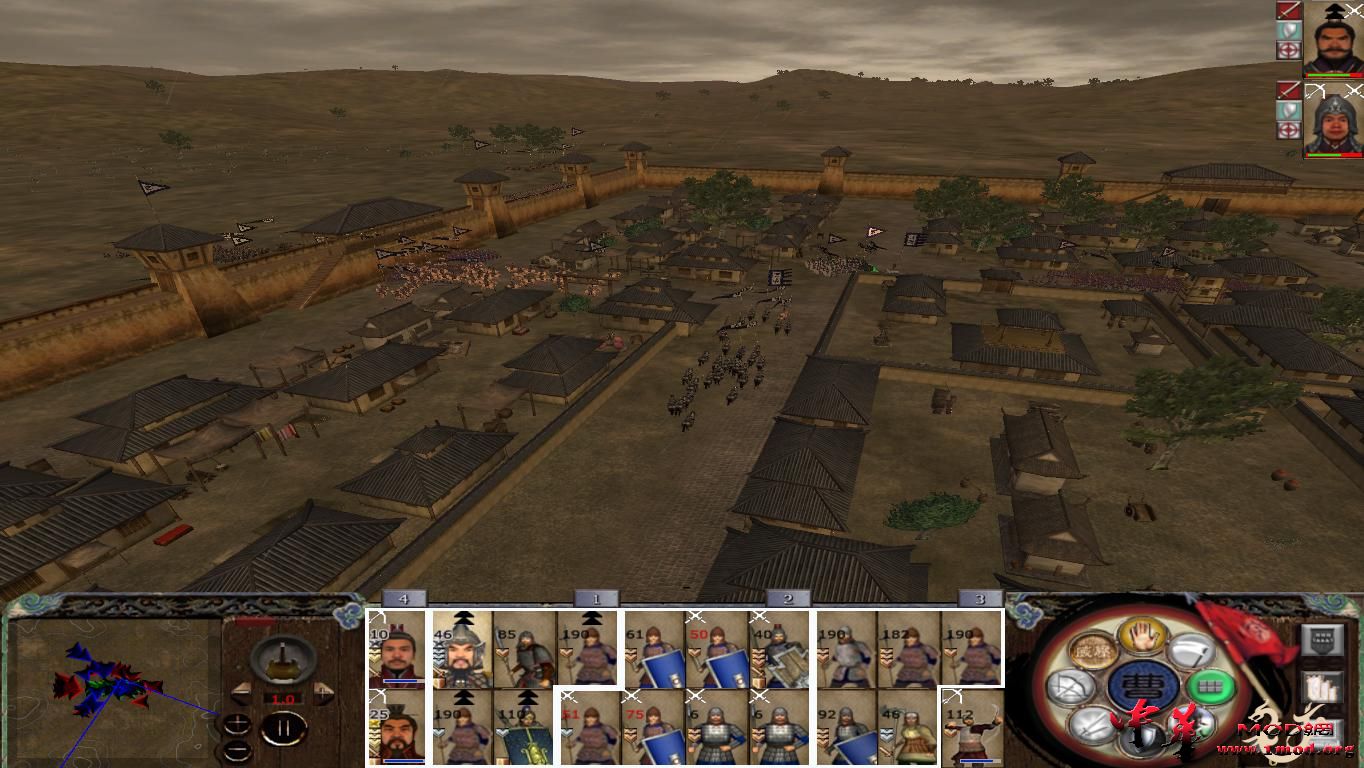Select the bow fire-at-will icon
The height and width of the screenshot is (768, 1364).
tap(1070, 685)
